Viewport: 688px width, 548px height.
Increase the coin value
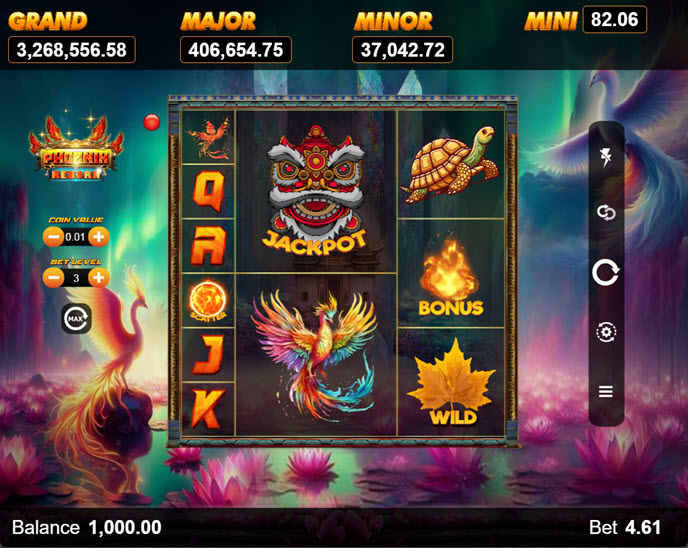point(99,237)
